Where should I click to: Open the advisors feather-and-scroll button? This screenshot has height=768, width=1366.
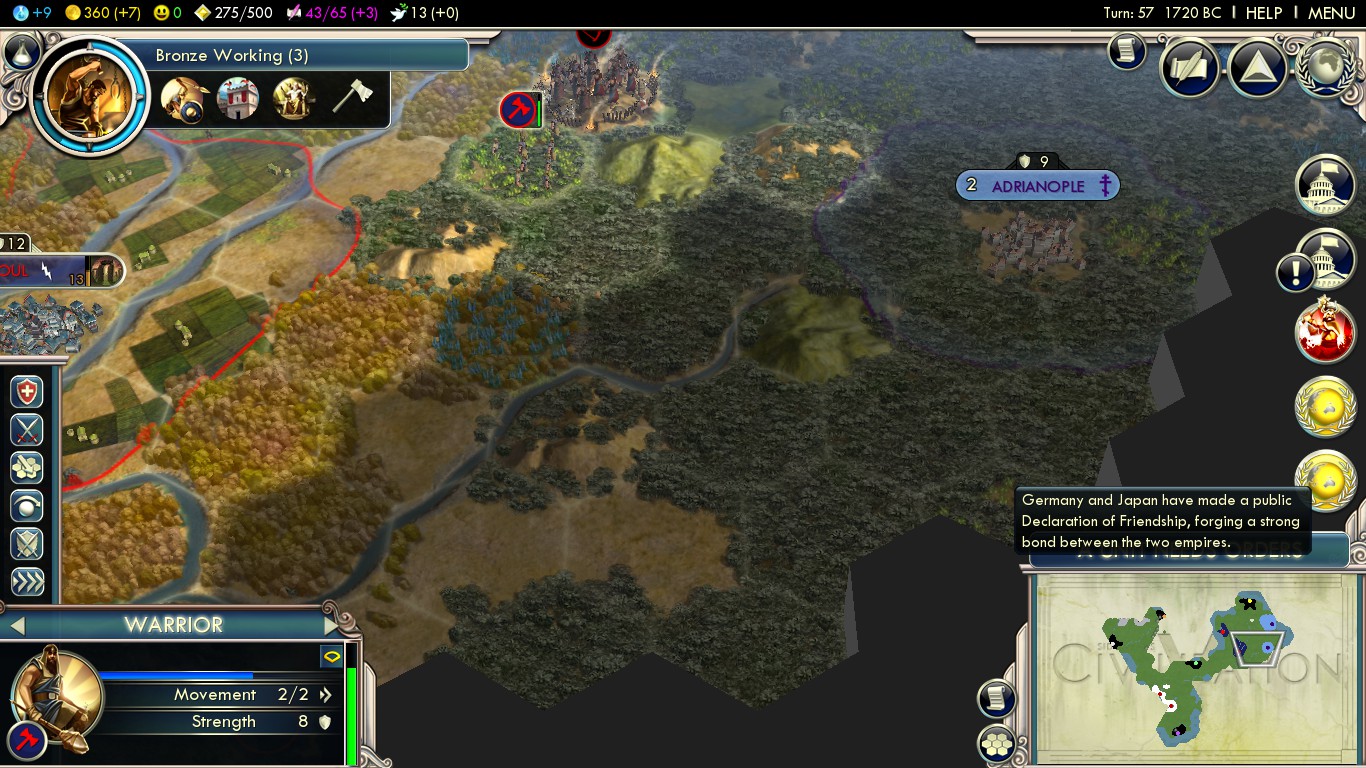[x=1189, y=68]
